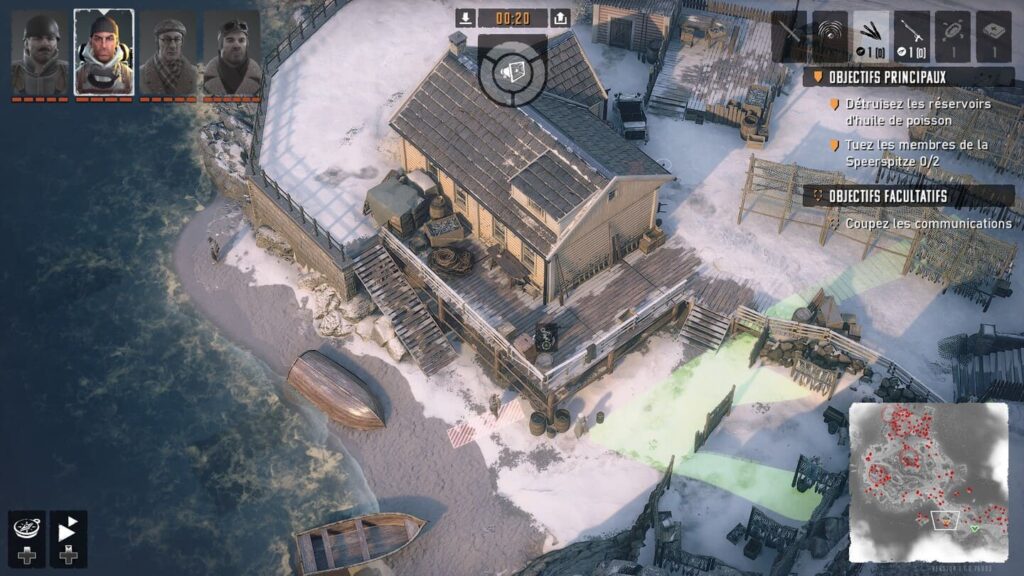Viewport: 1024px width, 576px height.
Task: Select the highlighted throwing knives ability
Action: 871,36
